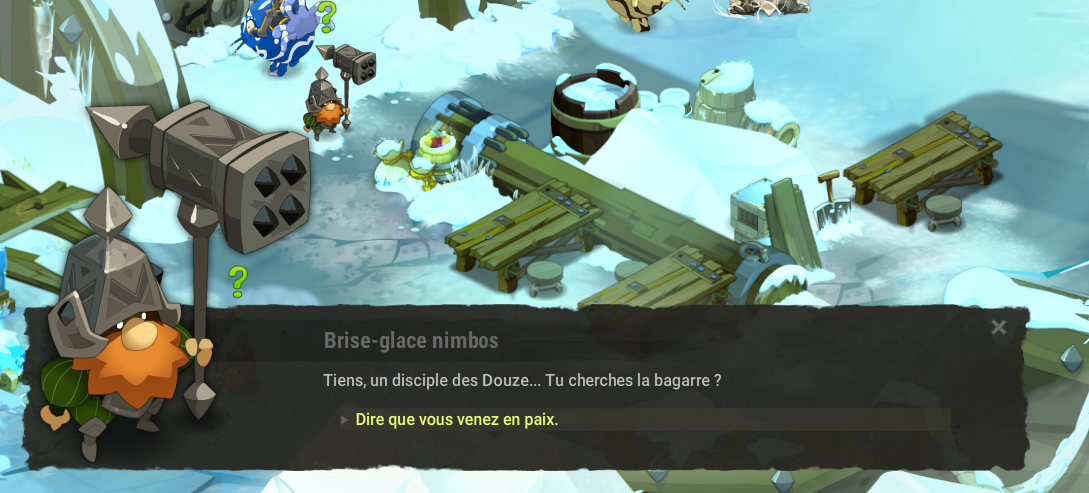Choose "Dire que vous venez en paix." reply
The image size is (1089, 493).
pyautogui.click(x=457, y=420)
